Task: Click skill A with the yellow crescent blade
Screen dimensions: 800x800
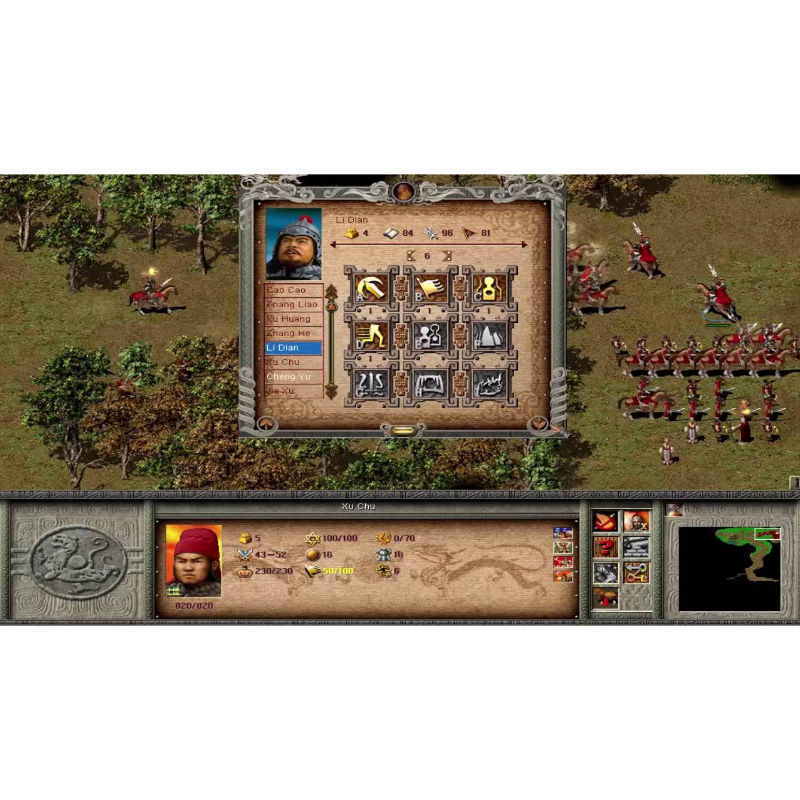Action: tap(373, 289)
